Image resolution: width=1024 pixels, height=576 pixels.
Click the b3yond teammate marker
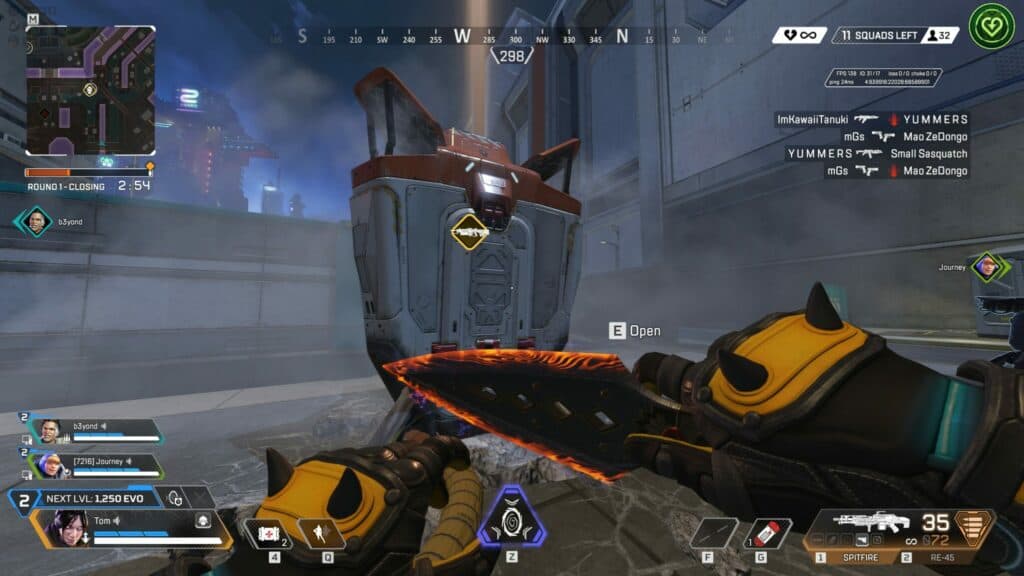tap(35, 221)
